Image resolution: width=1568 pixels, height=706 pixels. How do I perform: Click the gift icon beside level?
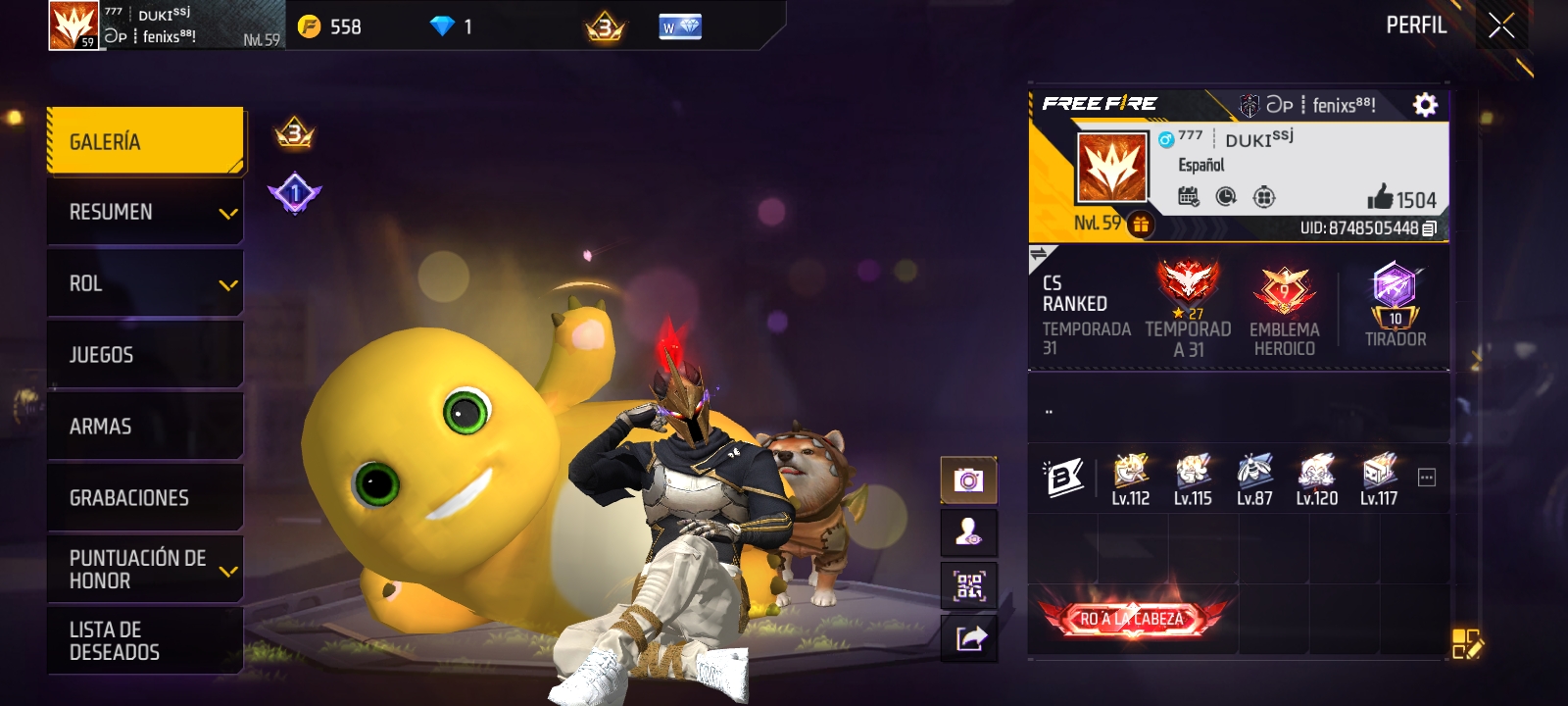1141,225
